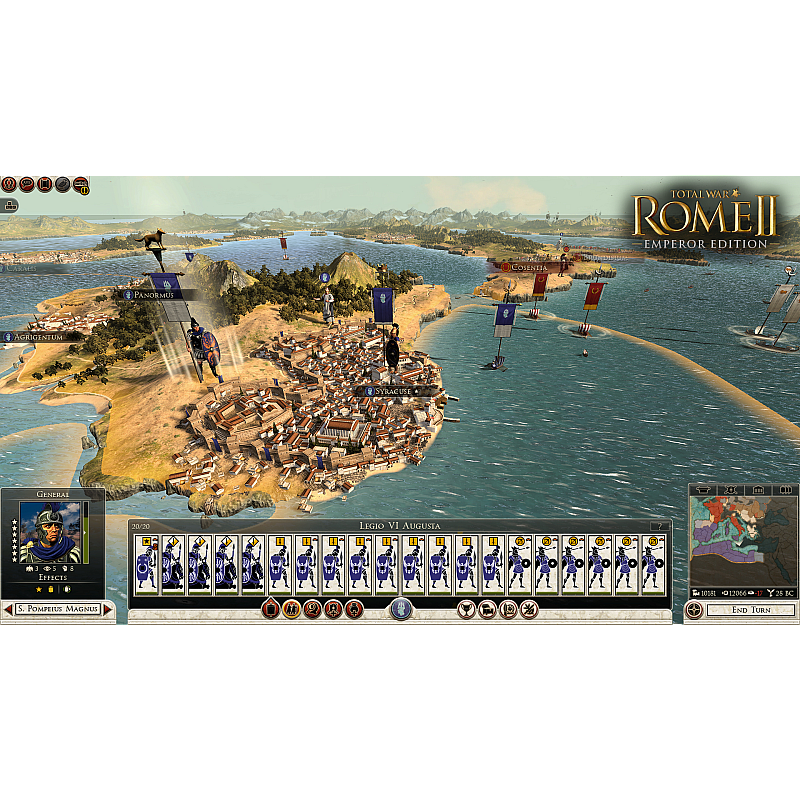Select the first unit card with star
800x800 pixels.
[x=147, y=565]
